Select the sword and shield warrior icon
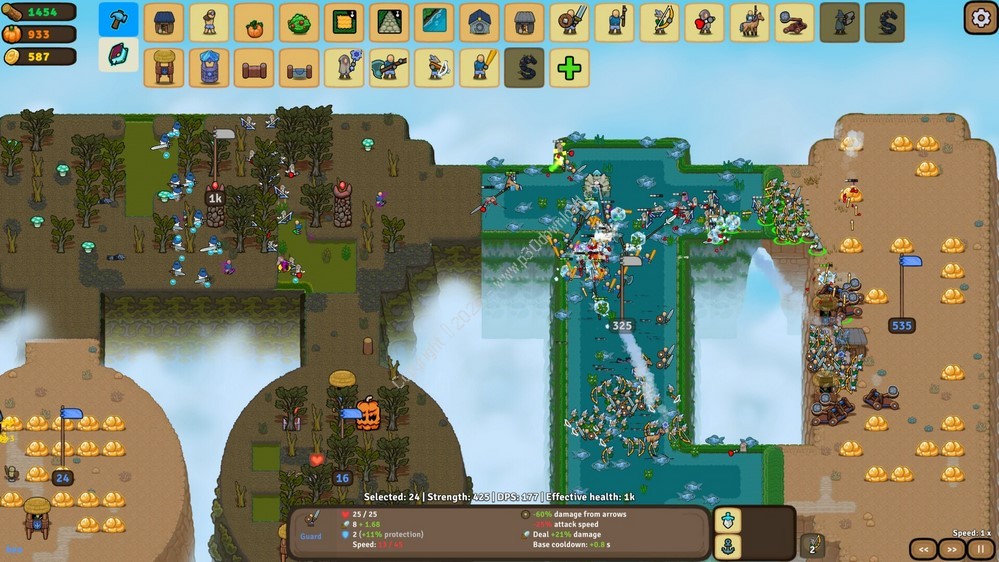 click(569, 22)
